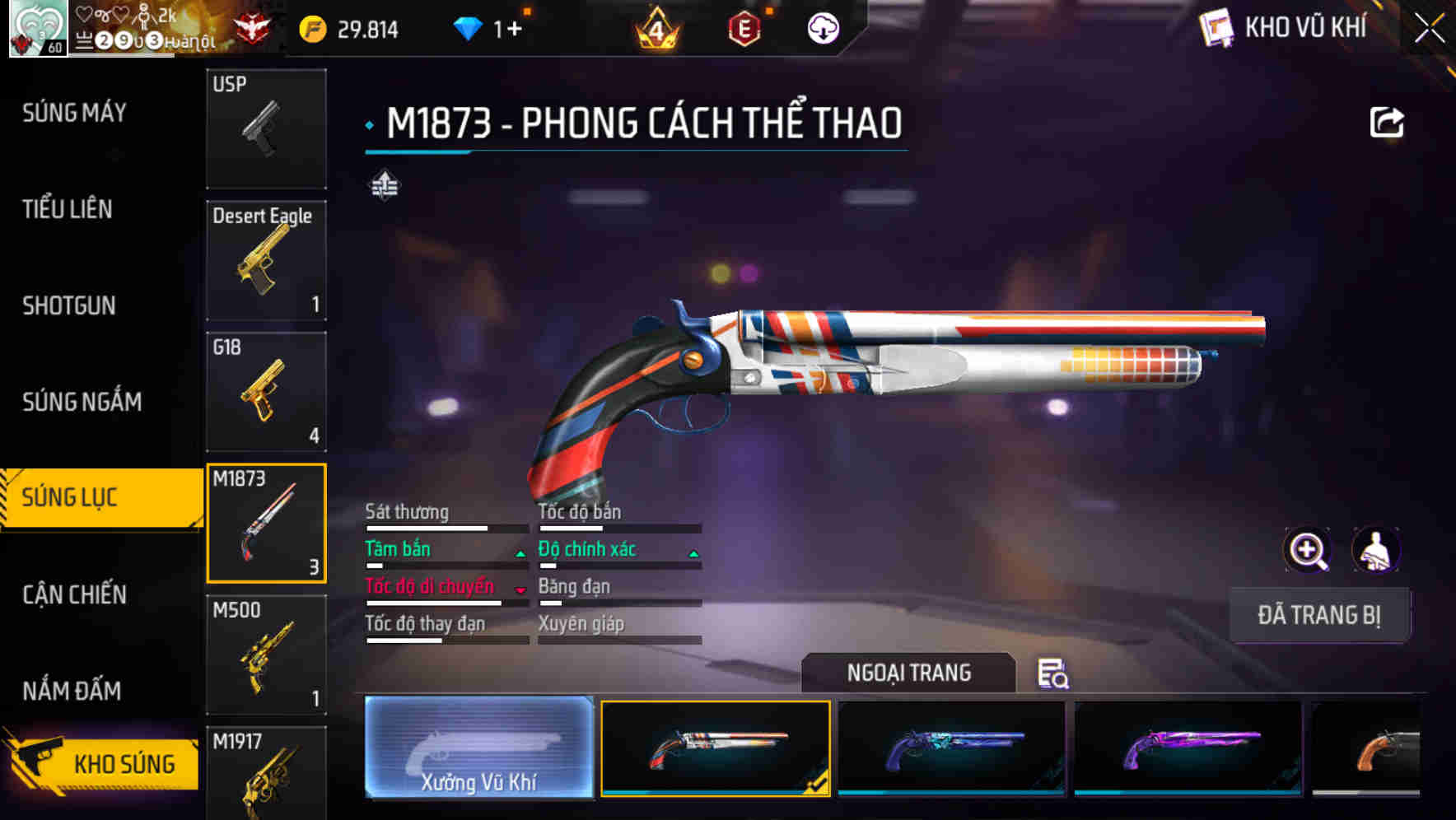
Task: Show the Súng Ngắm category
Action: click(x=82, y=402)
